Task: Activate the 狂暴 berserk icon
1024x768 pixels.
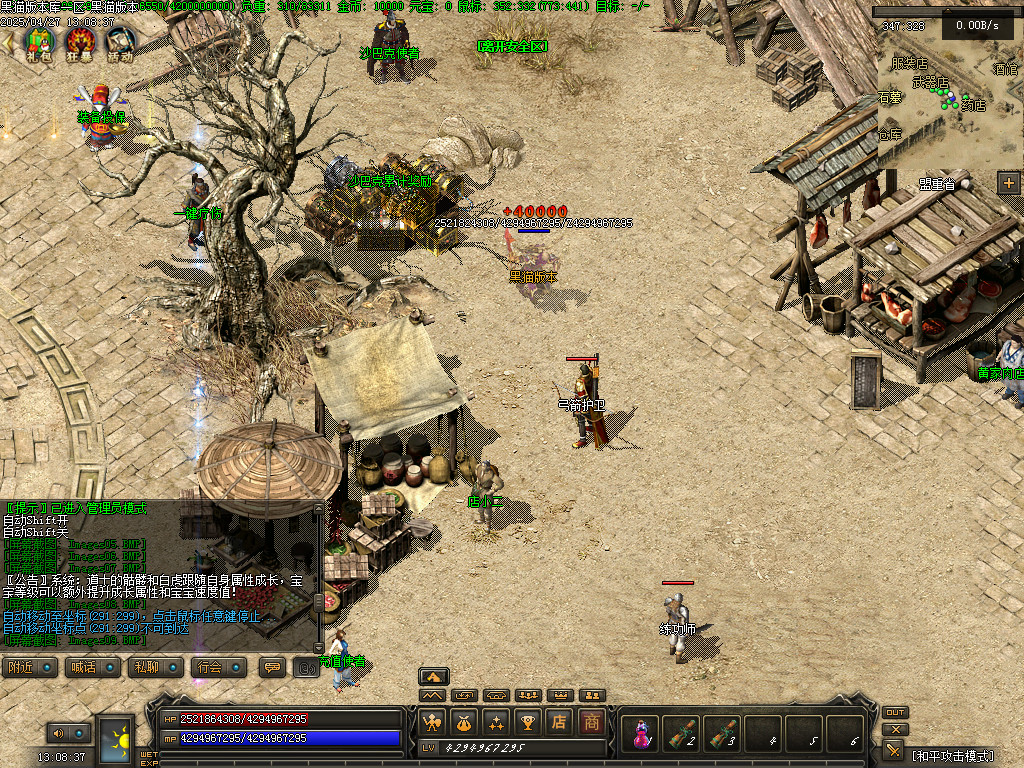Action: coord(80,42)
